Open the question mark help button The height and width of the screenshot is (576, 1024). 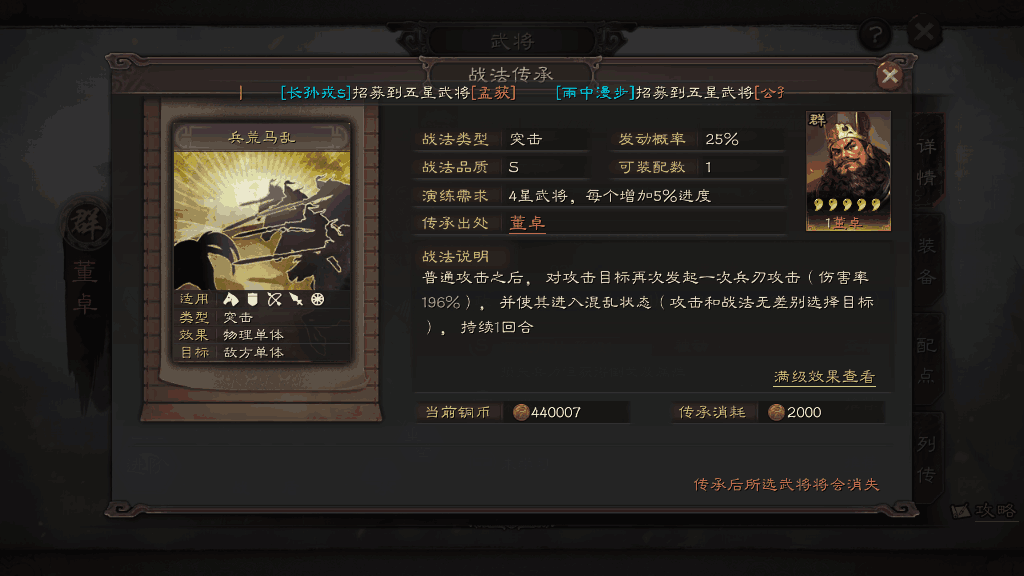(874, 34)
